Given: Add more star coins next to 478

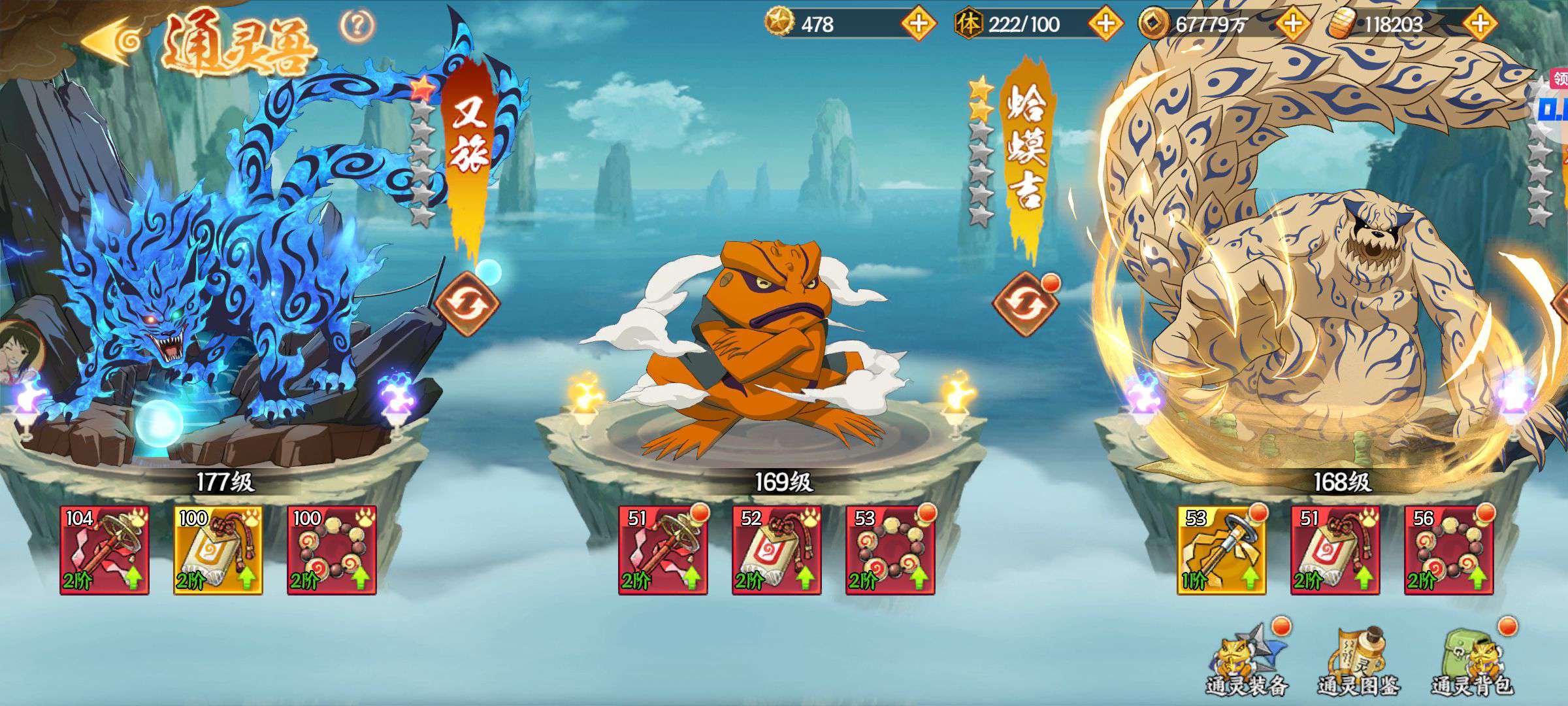Looking at the screenshot, I should [918, 24].
